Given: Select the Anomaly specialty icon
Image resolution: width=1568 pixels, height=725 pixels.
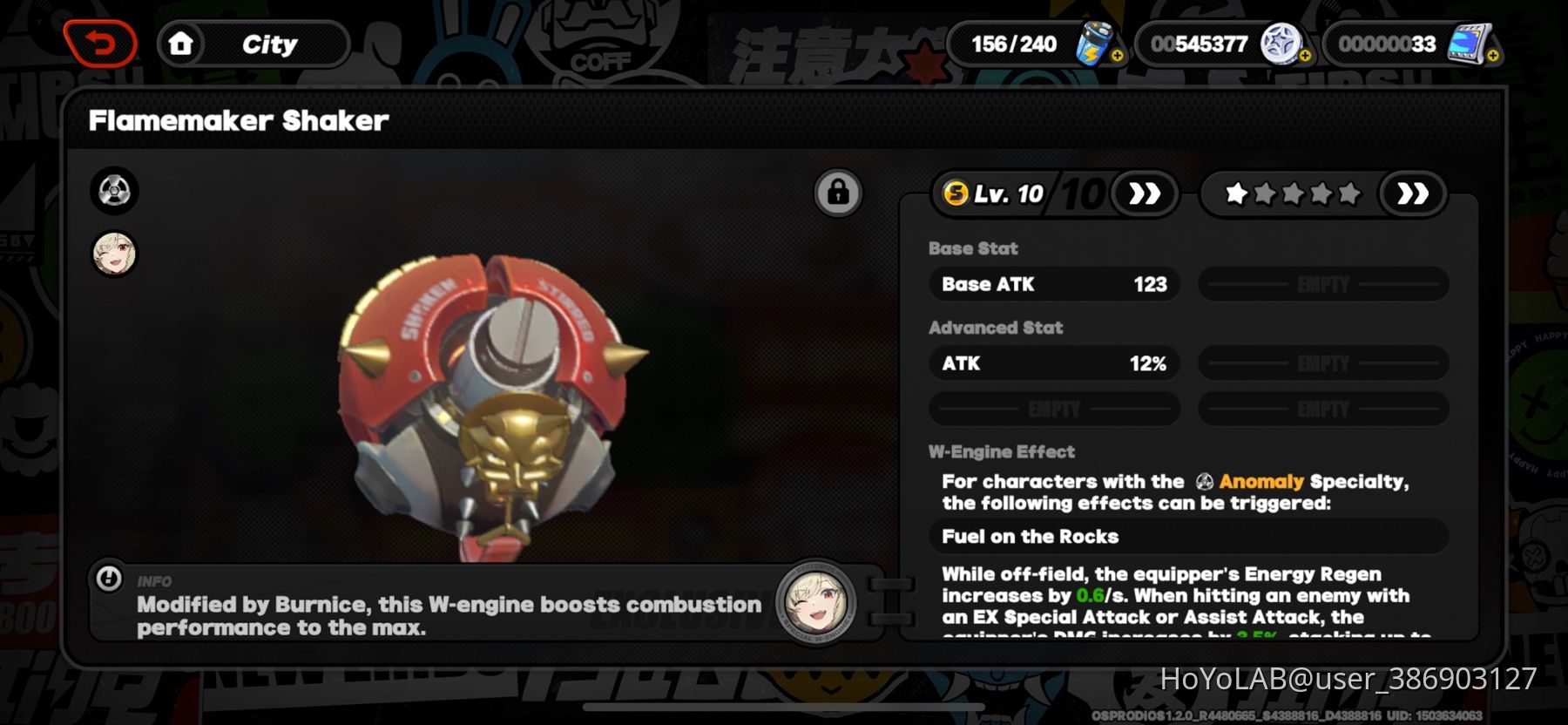Looking at the screenshot, I should (114, 192).
